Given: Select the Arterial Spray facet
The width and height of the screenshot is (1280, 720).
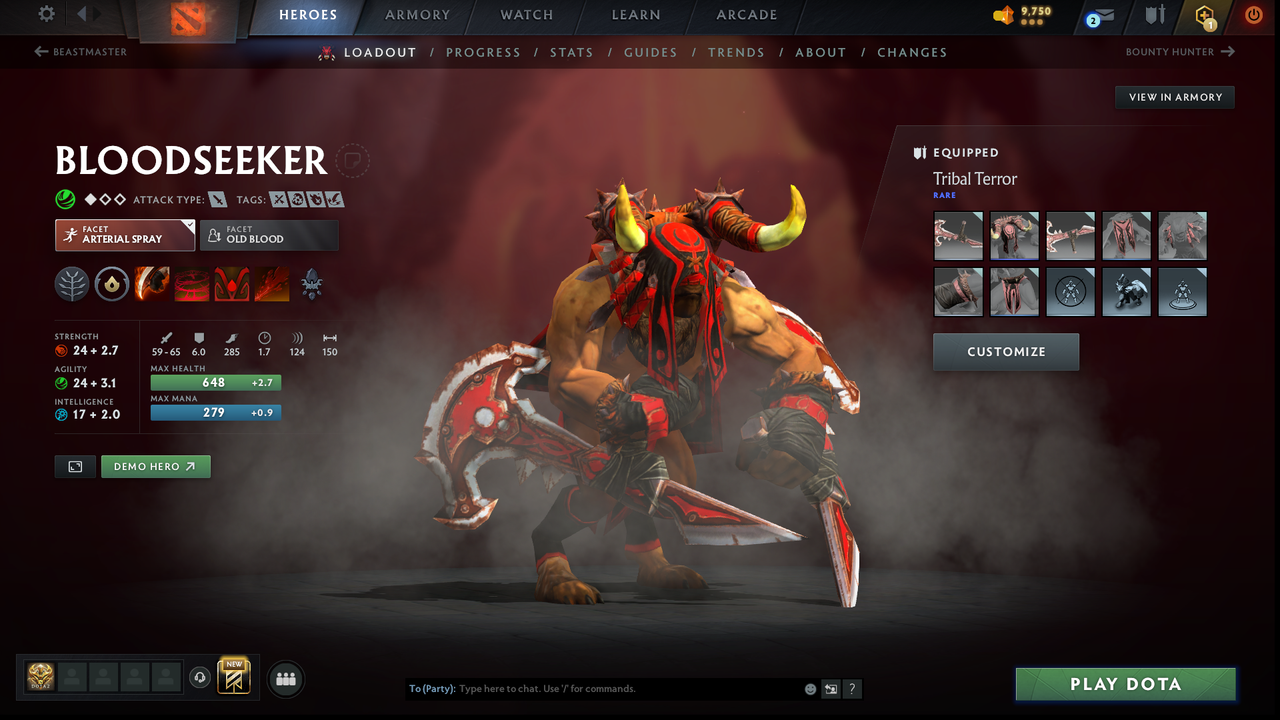Looking at the screenshot, I should click(x=124, y=235).
